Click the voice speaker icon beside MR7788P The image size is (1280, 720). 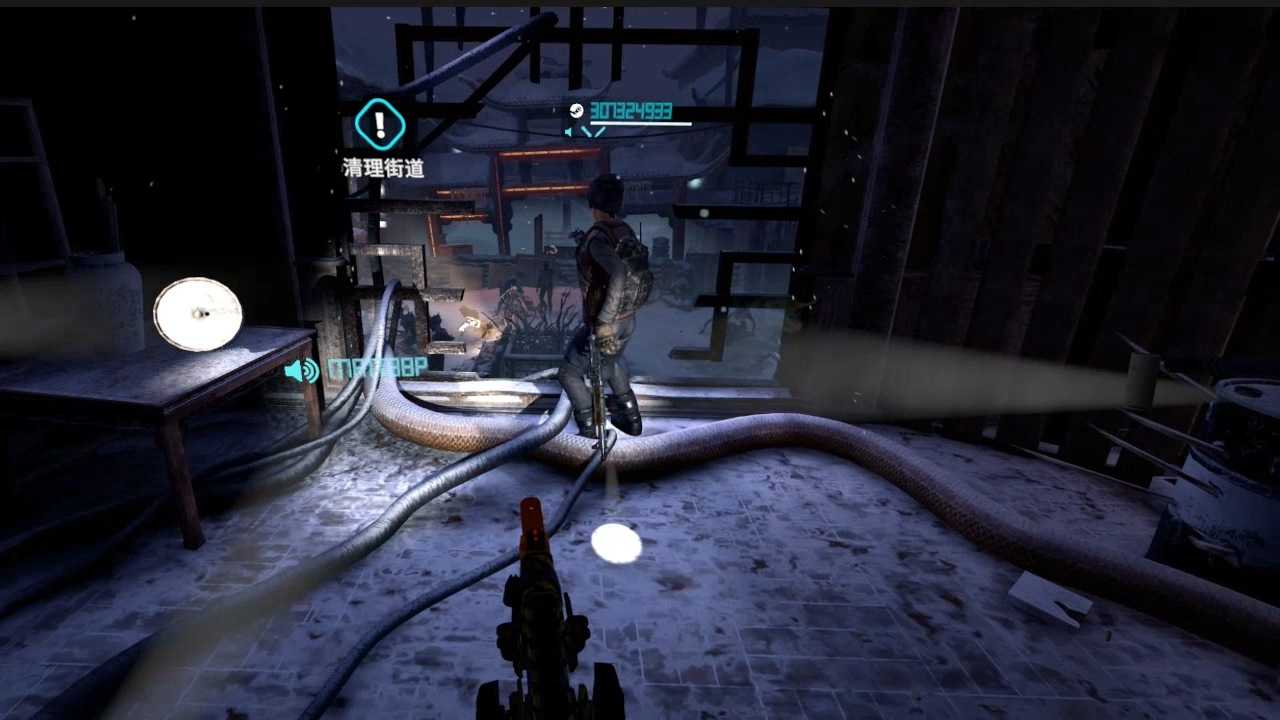pos(301,371)
